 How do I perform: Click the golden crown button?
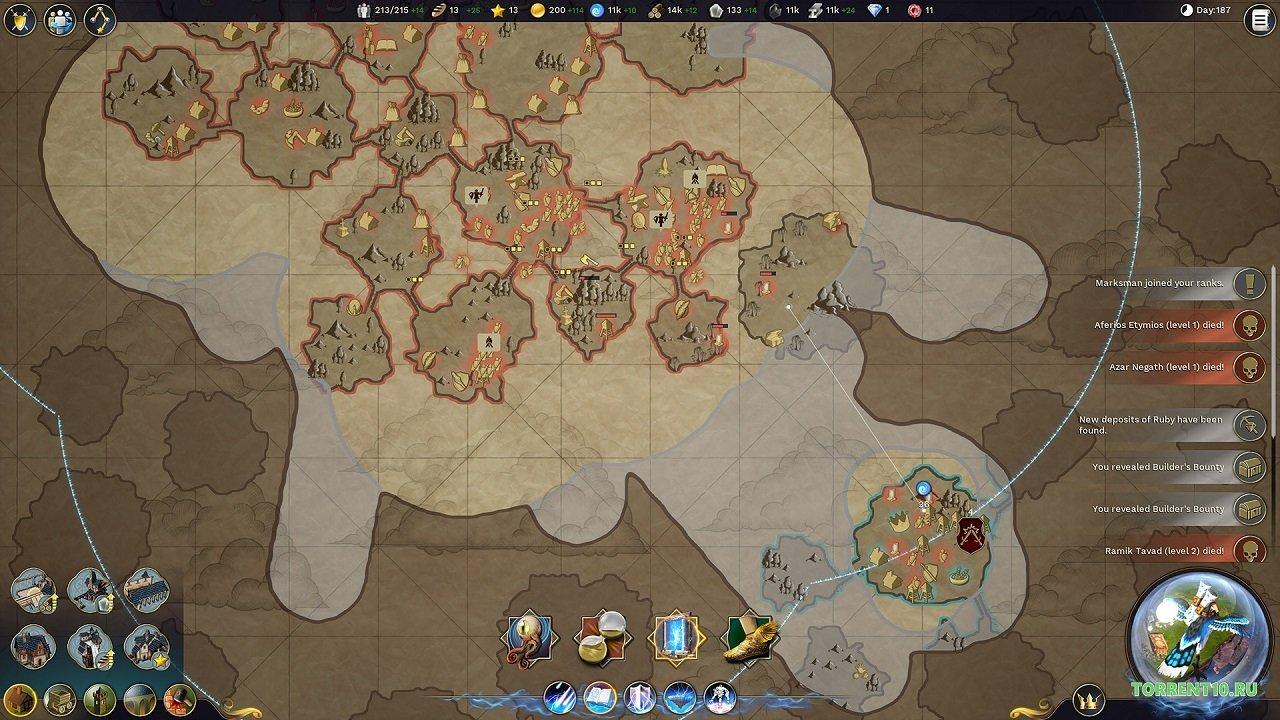[x=1089, y=698]
